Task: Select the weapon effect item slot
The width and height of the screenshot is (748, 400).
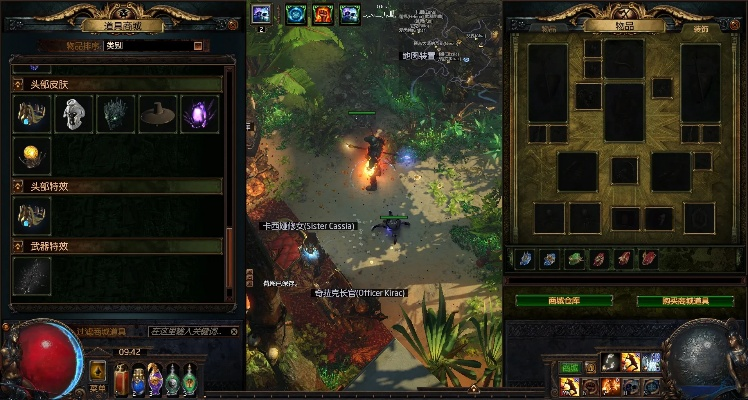Action: click(x=32, y=275)
